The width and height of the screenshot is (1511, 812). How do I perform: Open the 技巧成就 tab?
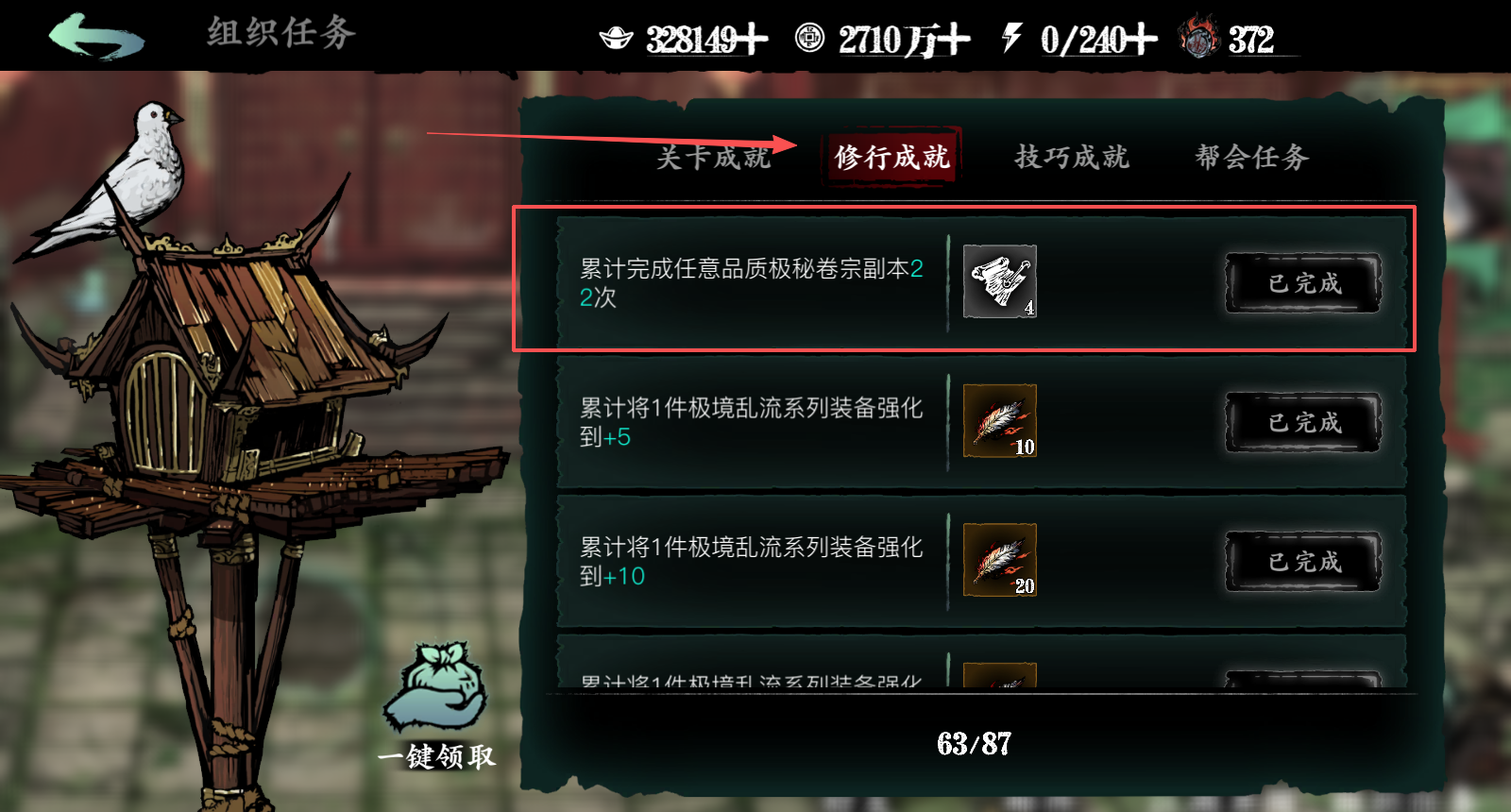[x=1072, y=157]
